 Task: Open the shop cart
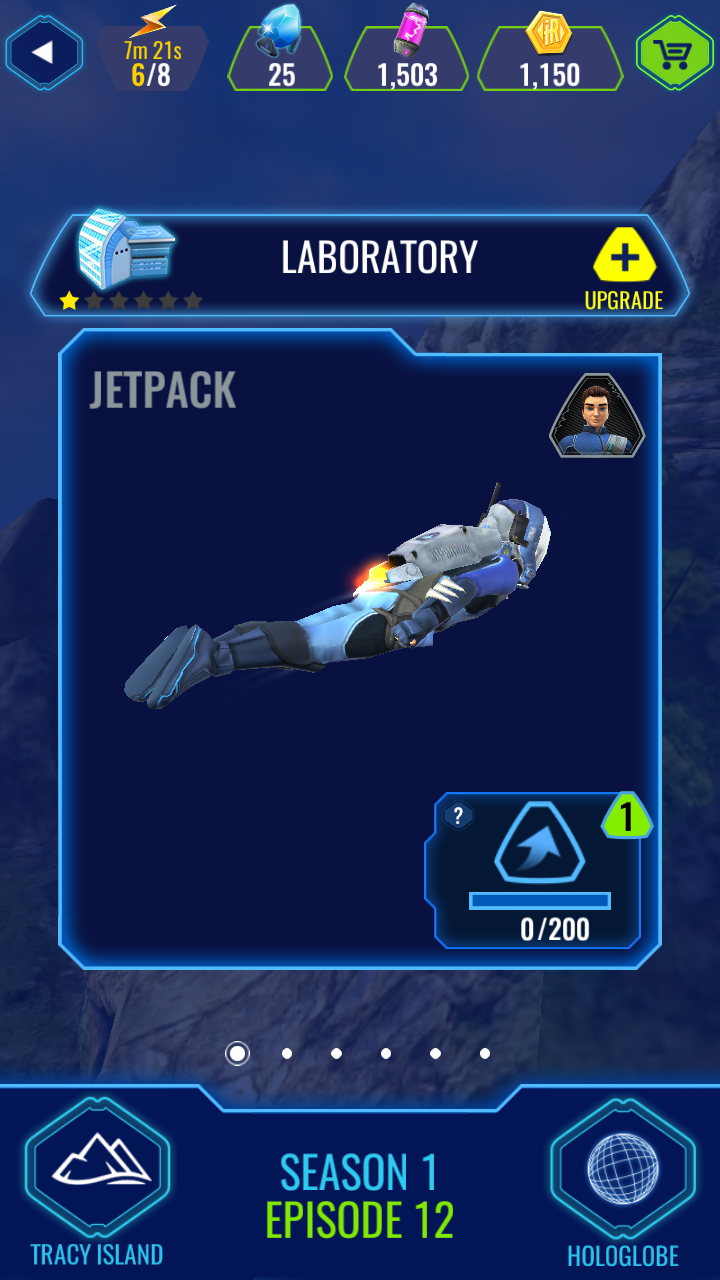click(675, 52)
